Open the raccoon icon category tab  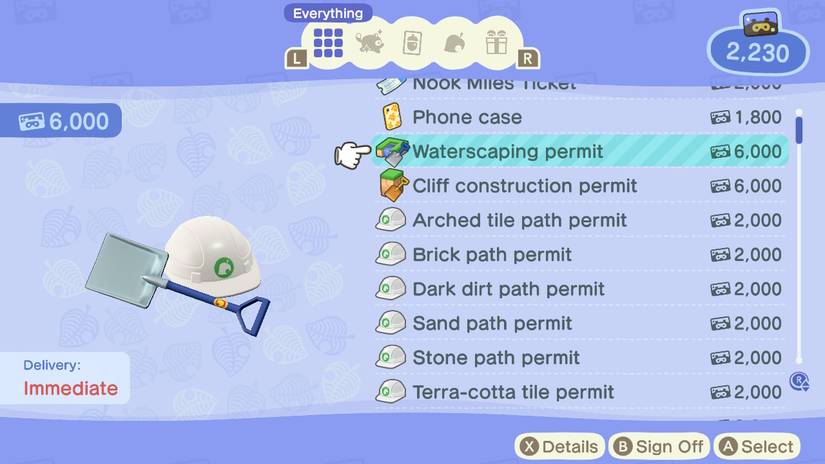[x=370, y=43]
